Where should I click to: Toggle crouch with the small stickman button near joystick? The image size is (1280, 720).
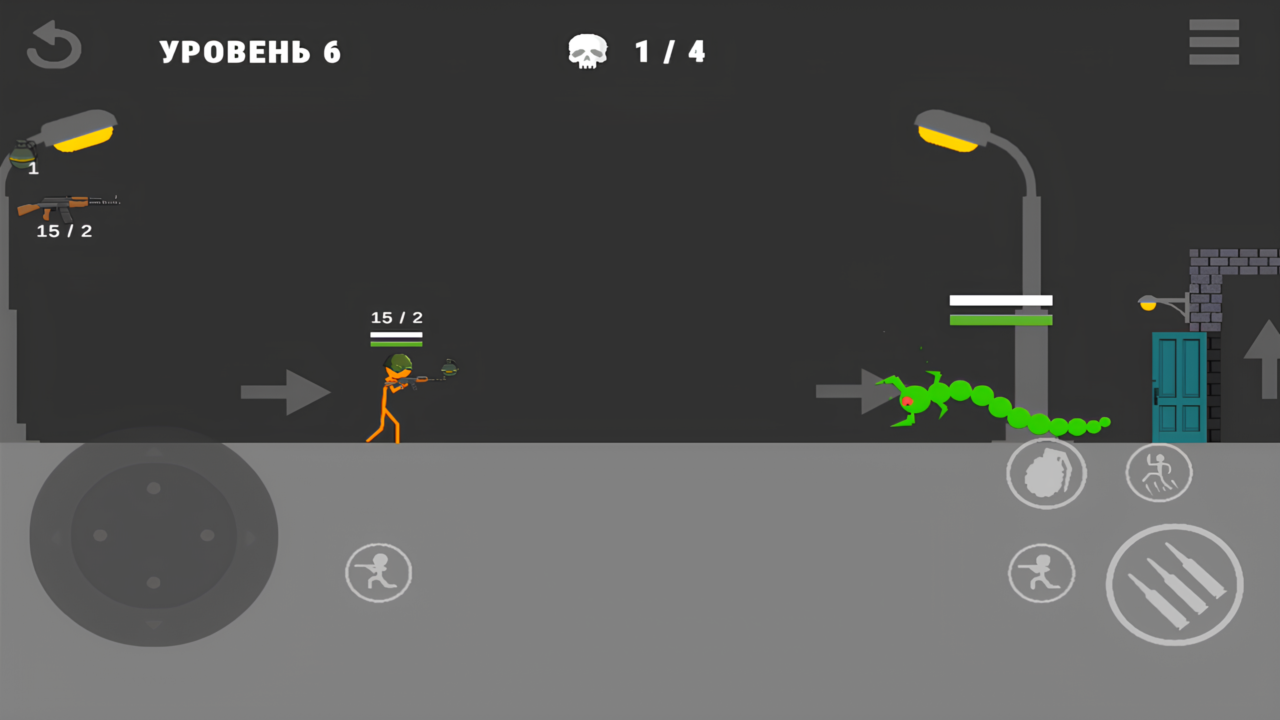[x=378, y=572]
